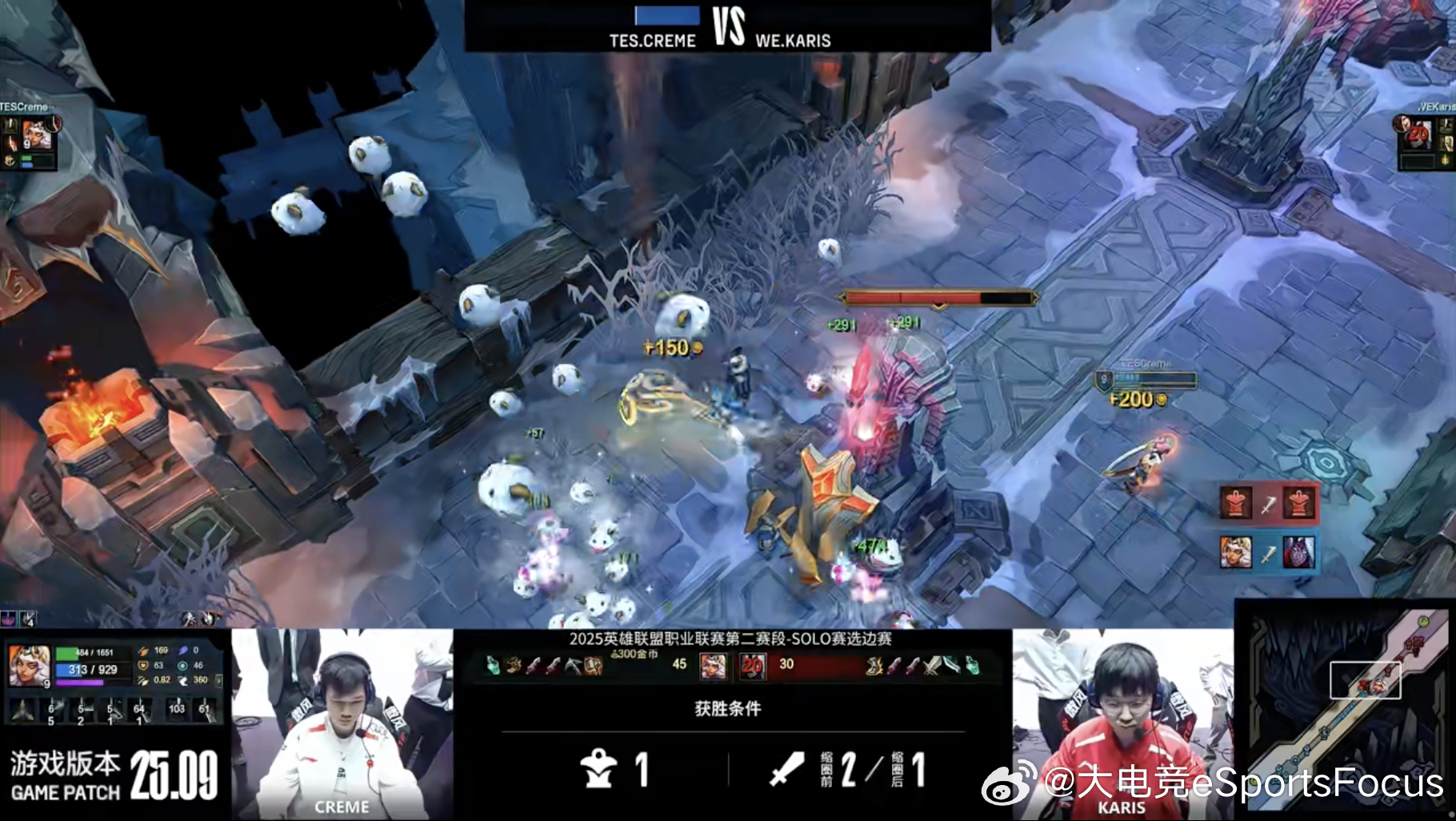Inspect the blue-side pickaxe item
Viewport: 1456px width, 821px height.
click(x=573, y=666)
